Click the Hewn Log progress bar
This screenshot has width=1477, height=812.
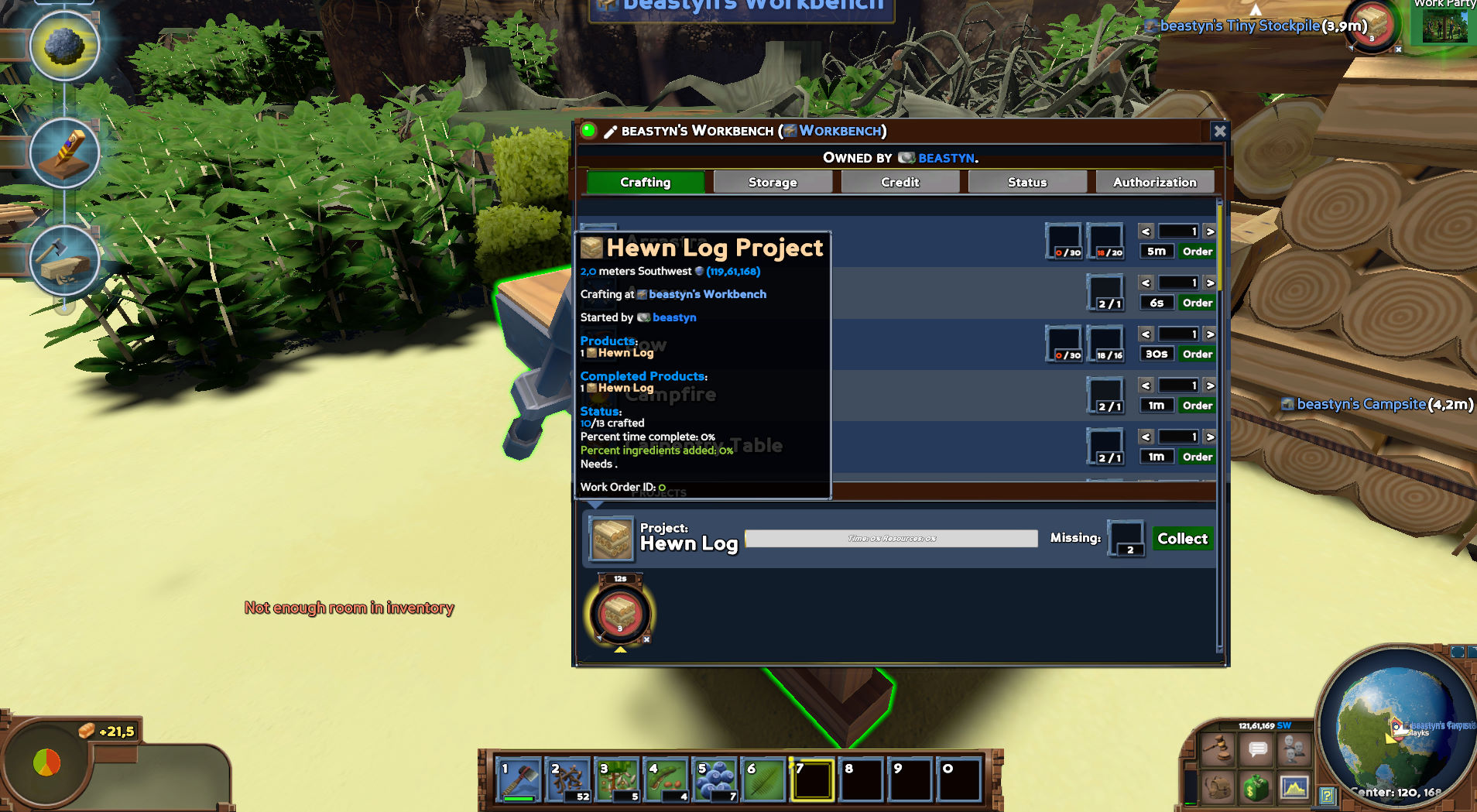pyautogui.click(x=890, y=538)
